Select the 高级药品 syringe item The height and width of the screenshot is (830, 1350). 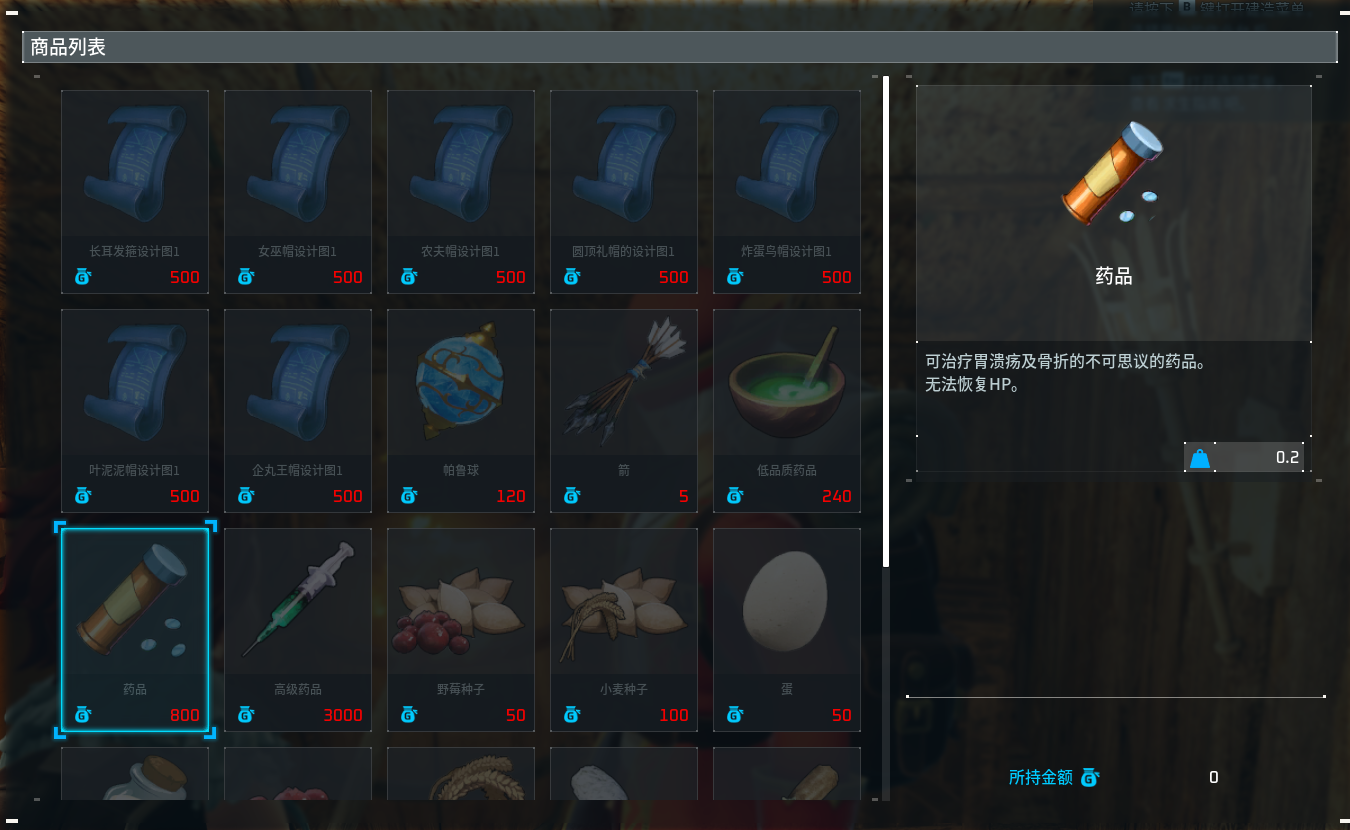[x=298, y=630]
